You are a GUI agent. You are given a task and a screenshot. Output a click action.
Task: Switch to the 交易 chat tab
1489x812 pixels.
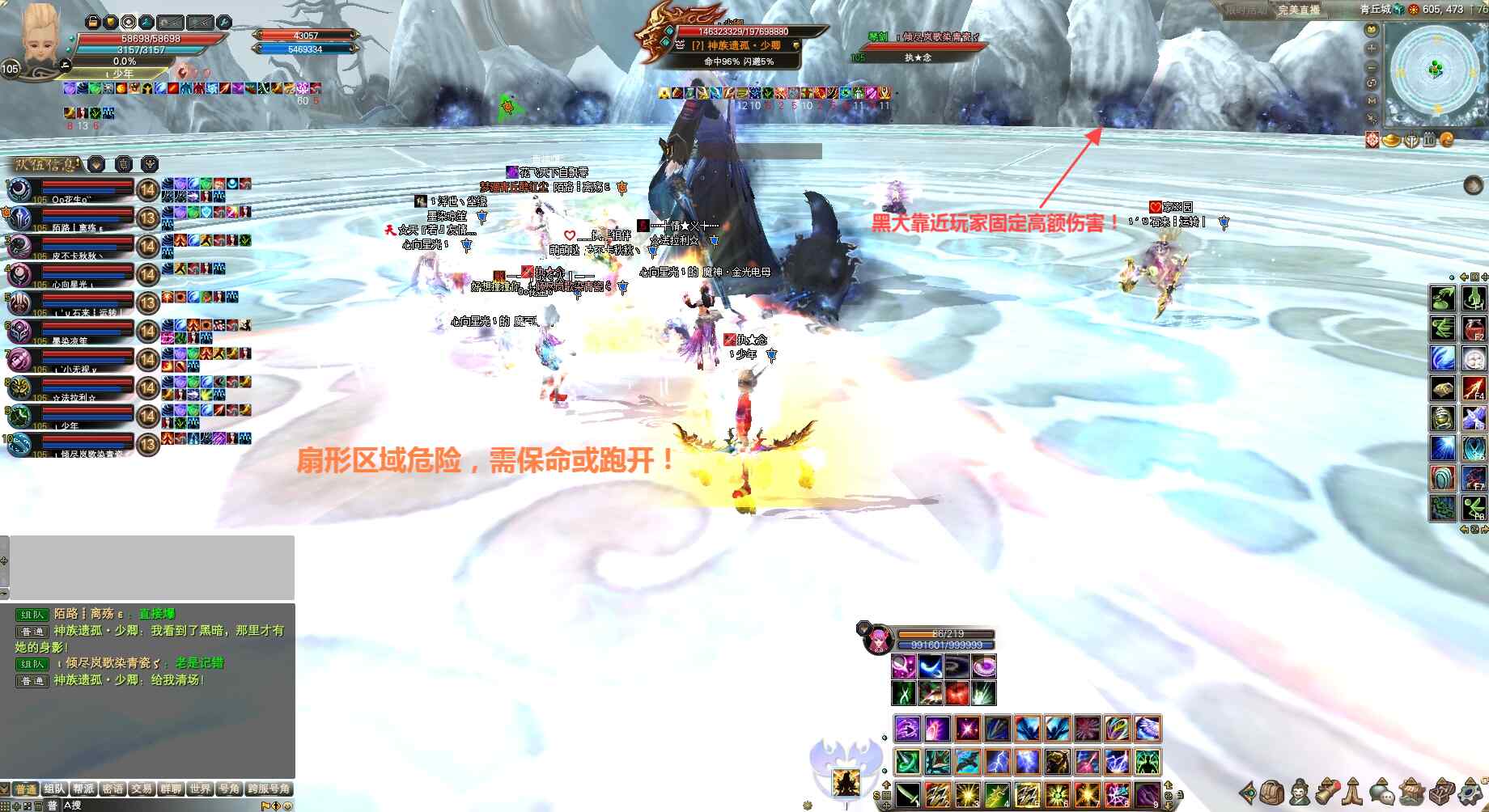click(x=142, y=789)
